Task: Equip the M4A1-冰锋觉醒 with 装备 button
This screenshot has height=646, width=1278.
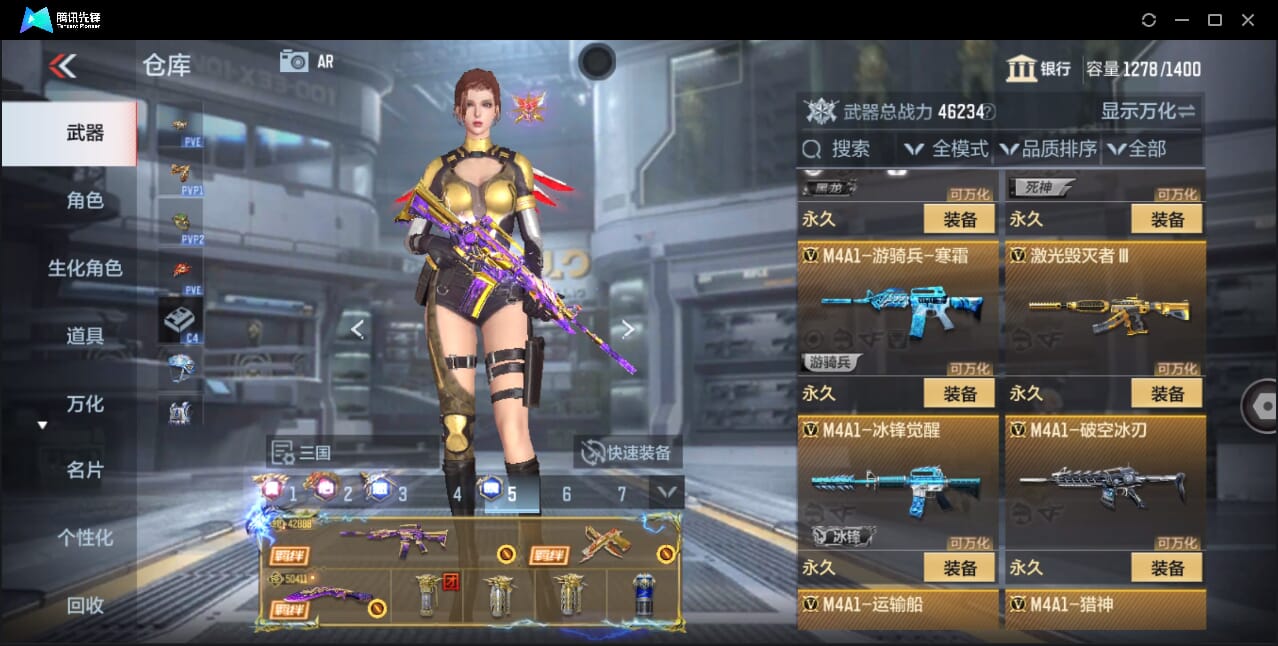Action: point(959,568)
